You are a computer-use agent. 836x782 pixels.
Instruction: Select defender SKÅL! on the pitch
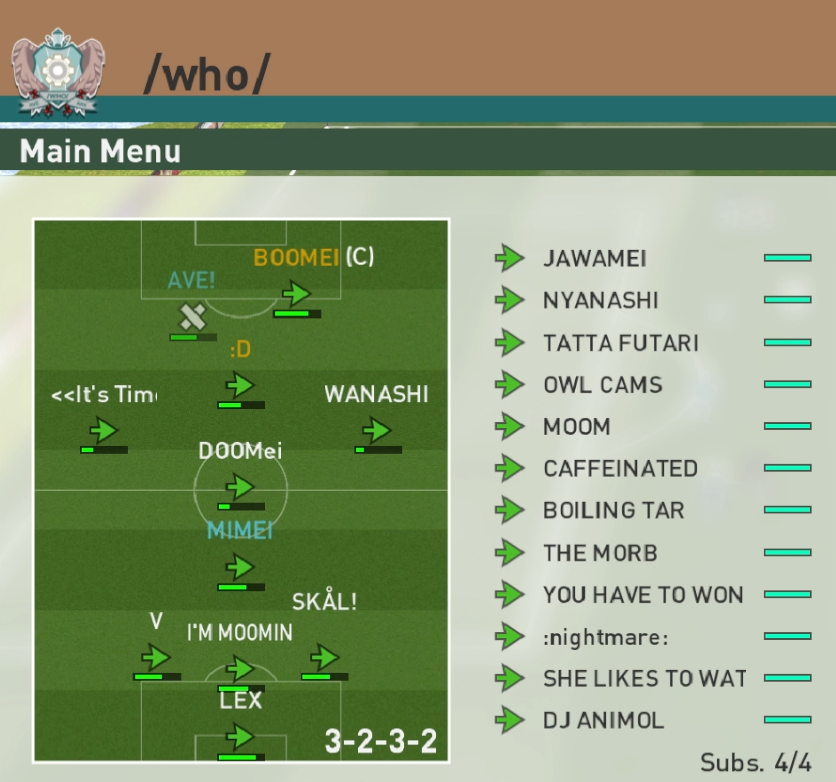324,657
